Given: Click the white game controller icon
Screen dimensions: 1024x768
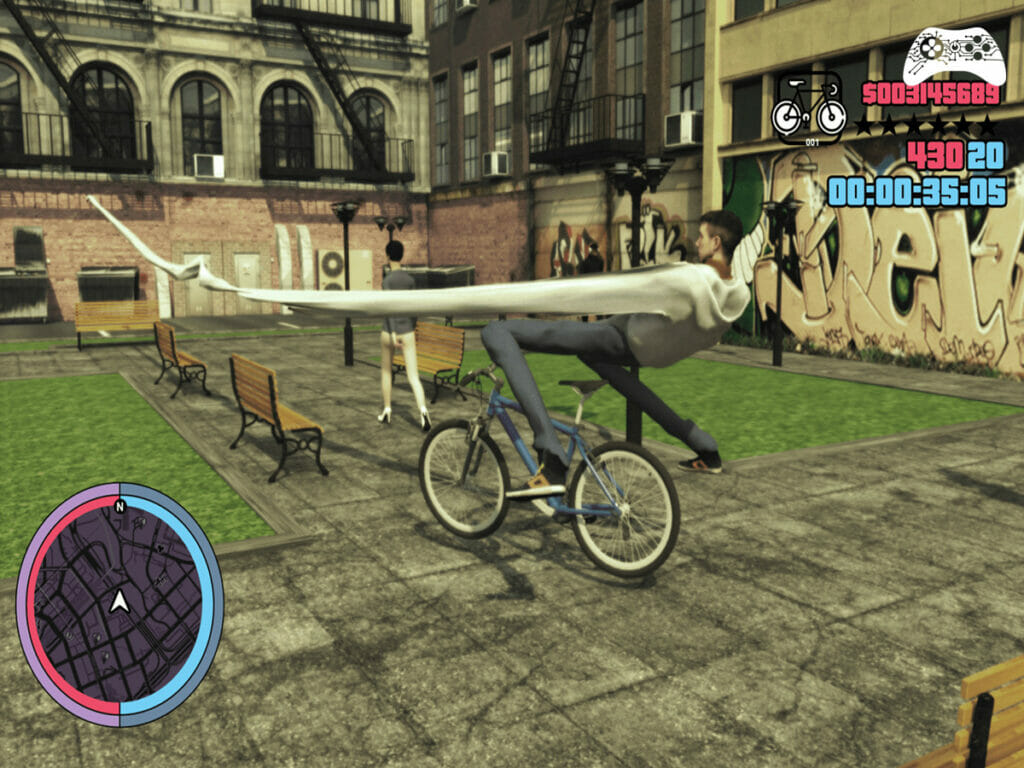Looking at the screenshot, I should [x=954, y=54].
